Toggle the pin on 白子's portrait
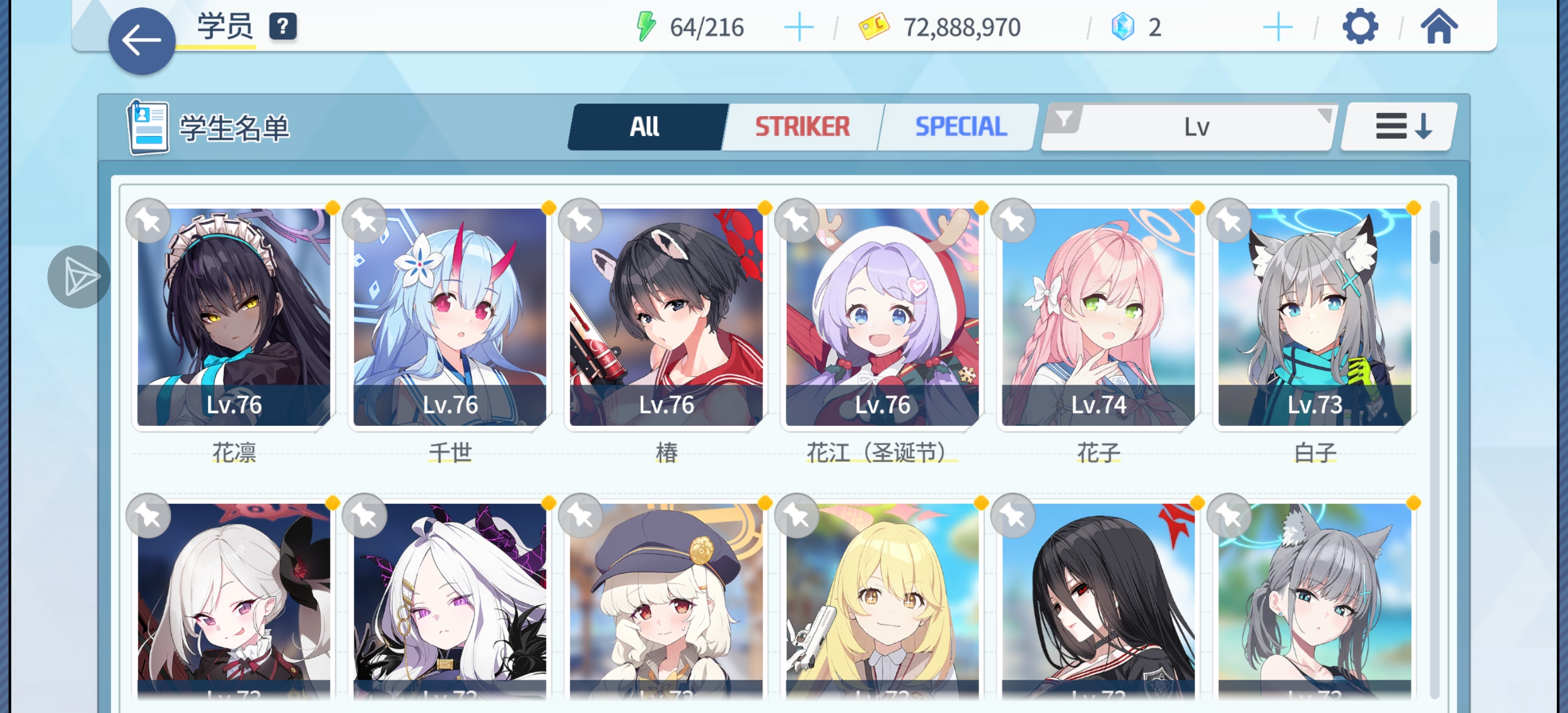The image size is (1568, 713). pyautogui.click(x=1231, y=221)
